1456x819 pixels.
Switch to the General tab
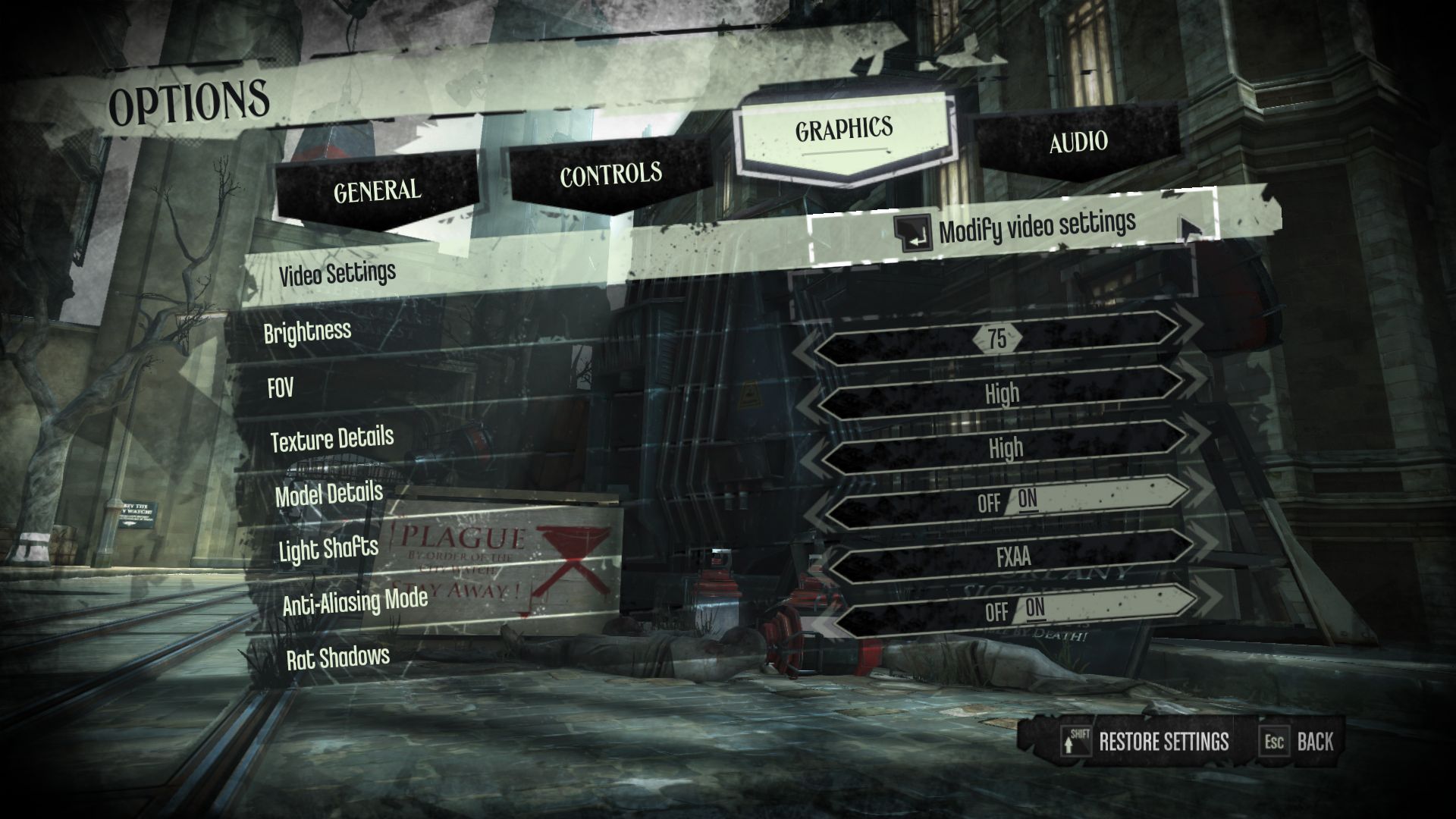pos(377,190)
